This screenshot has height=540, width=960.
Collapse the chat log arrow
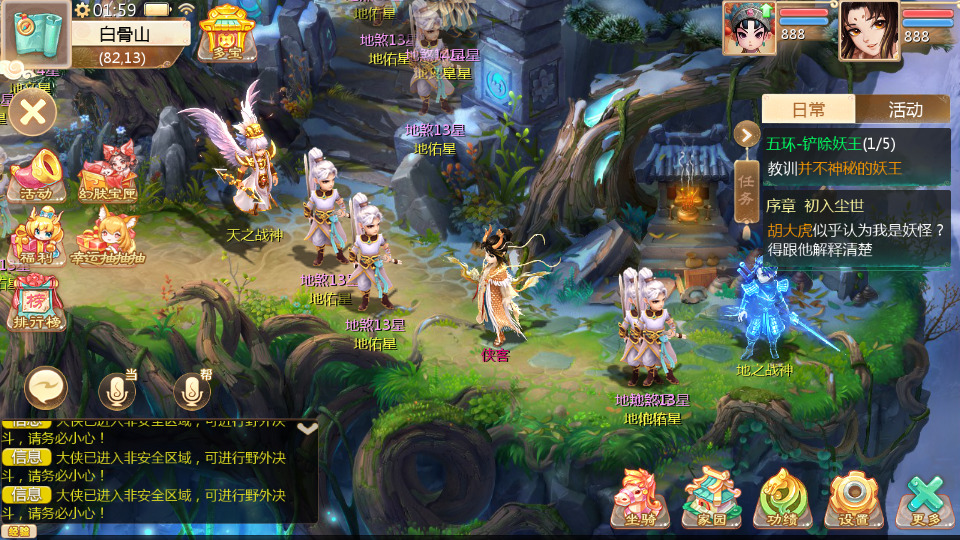308,428
